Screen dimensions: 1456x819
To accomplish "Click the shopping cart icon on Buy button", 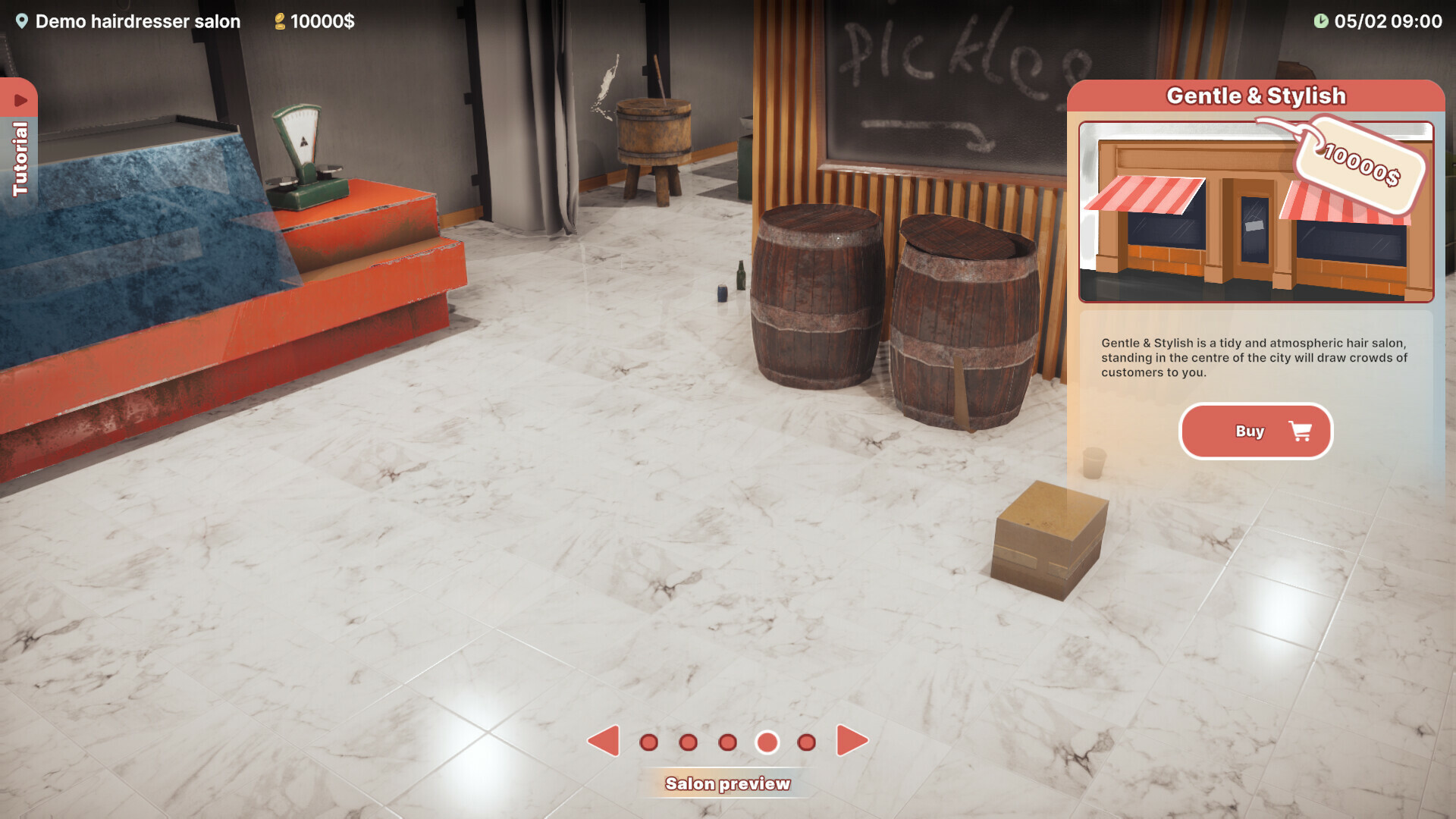I will click(1300, 431).
